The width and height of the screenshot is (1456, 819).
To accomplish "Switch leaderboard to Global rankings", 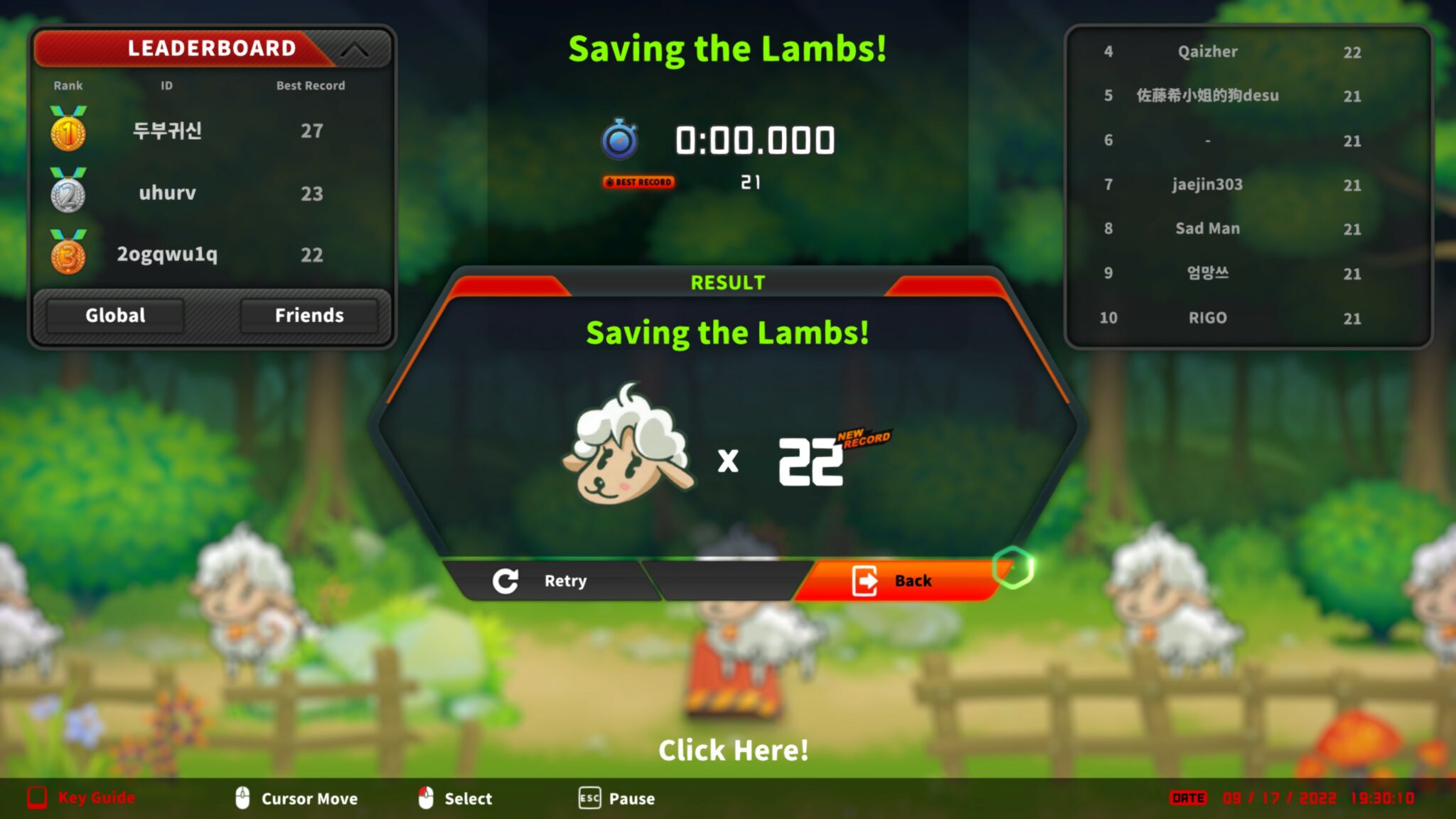I will (x=115, y=316).
